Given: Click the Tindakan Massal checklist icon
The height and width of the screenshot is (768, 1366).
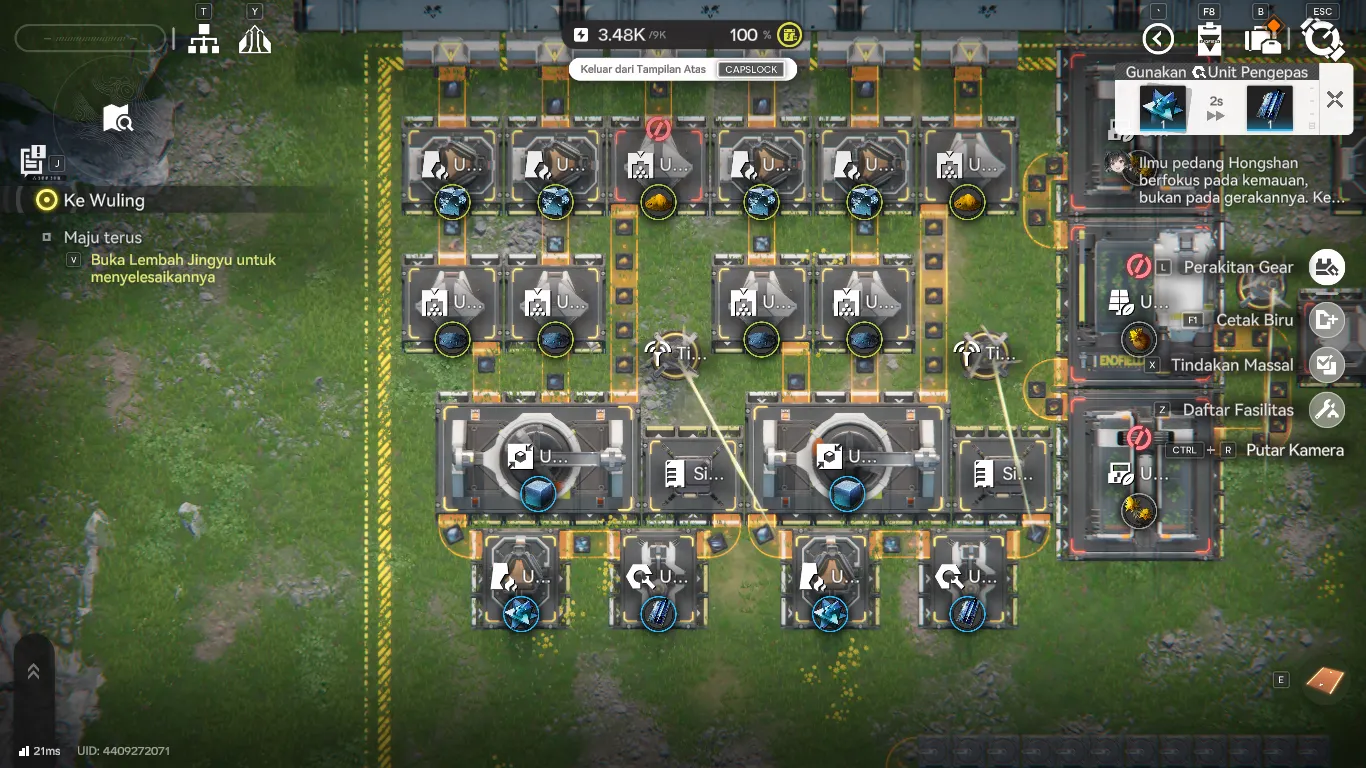Looking at the screenshot, I should point(1327,365).
